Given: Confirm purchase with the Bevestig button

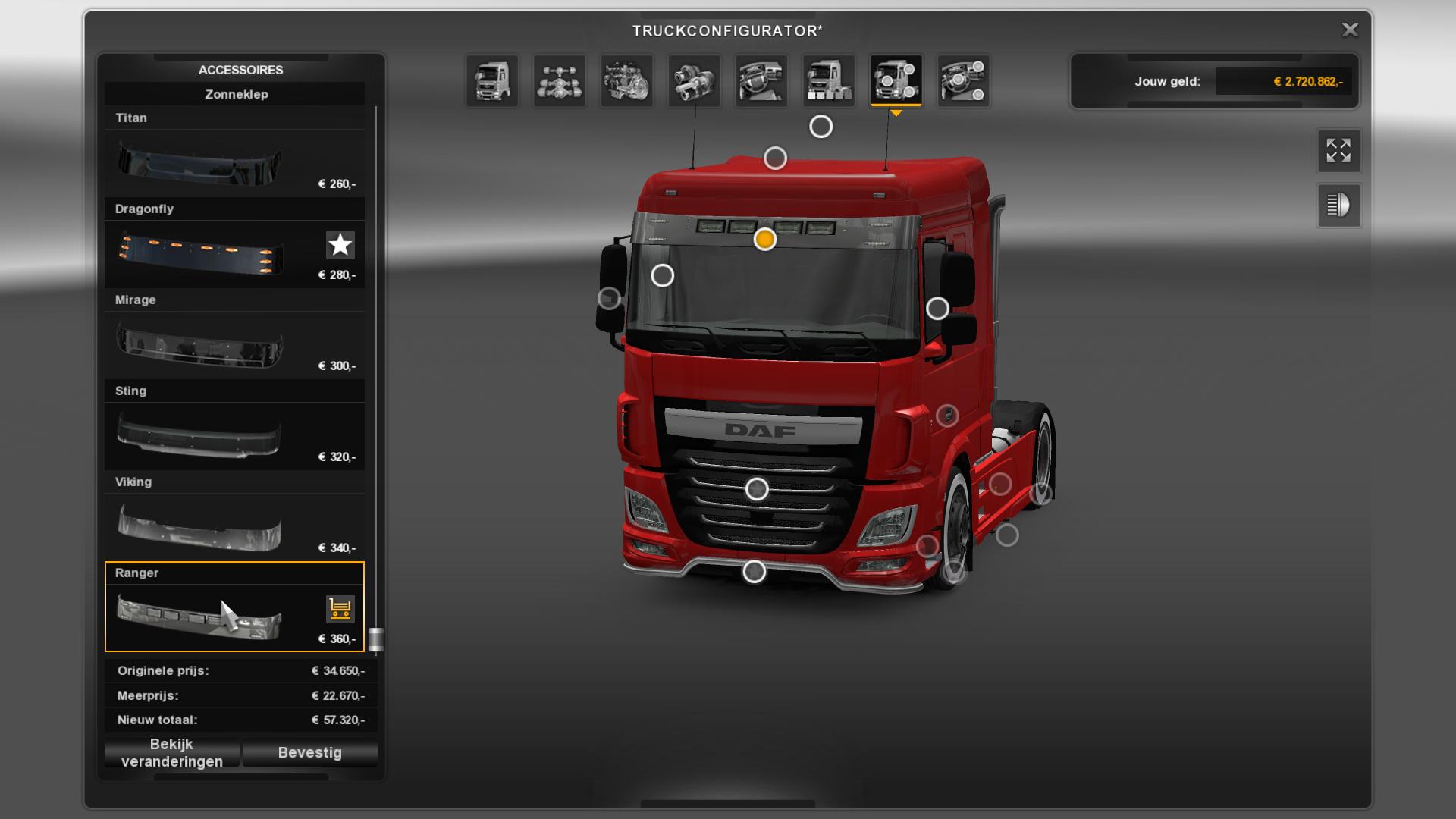Looking at the screenshot, I should [309, 753].
